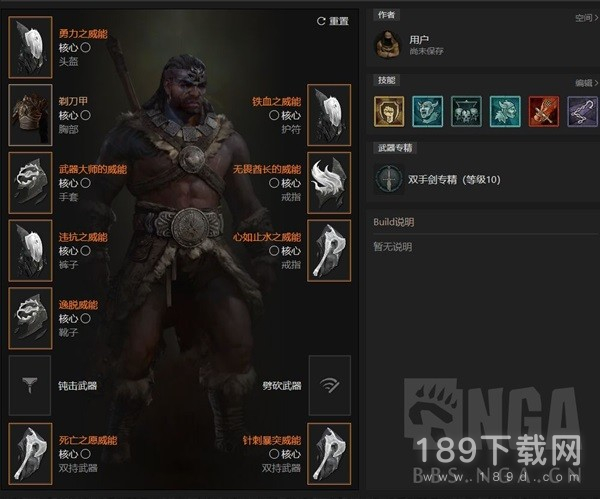Select the gloves slot 武器大师的威能

[x=30, y=182]
